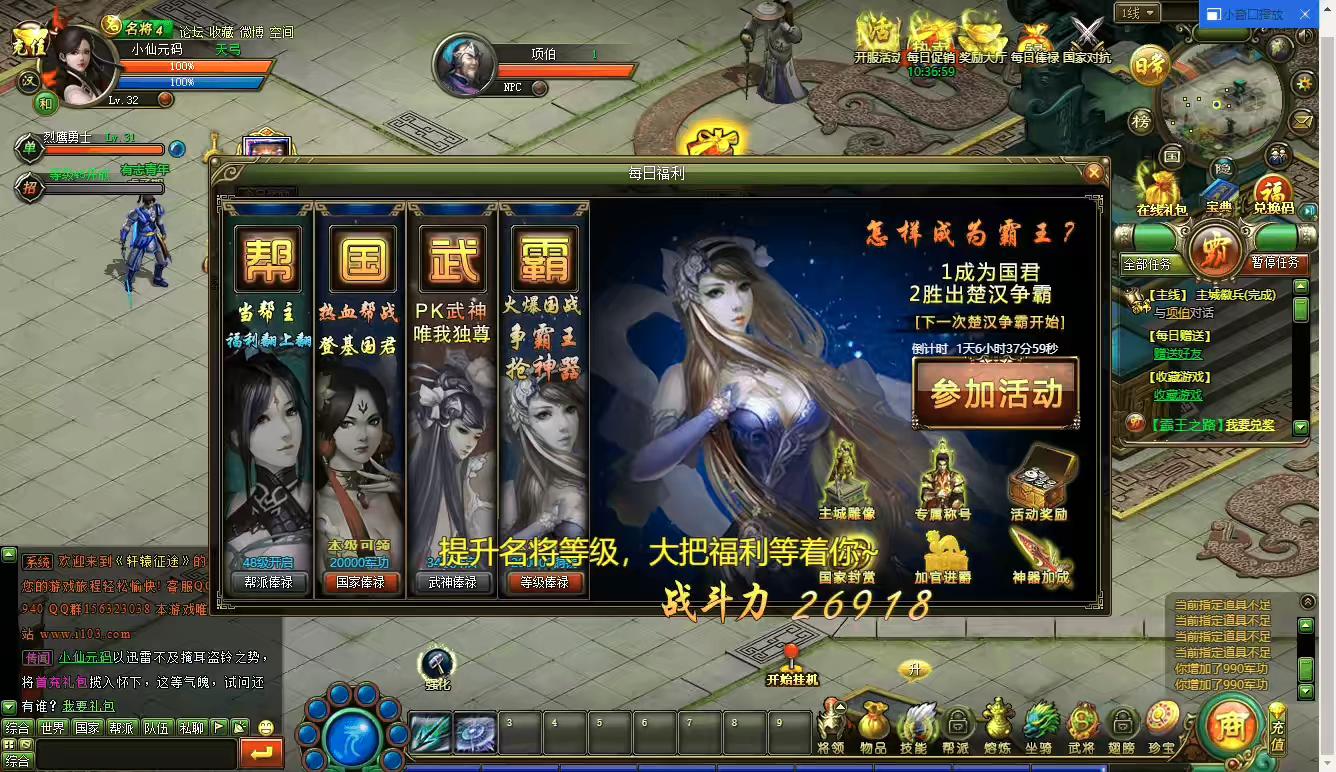Open the 1线 server line dropdown
1336x772 pixels.
(1140, 14)
